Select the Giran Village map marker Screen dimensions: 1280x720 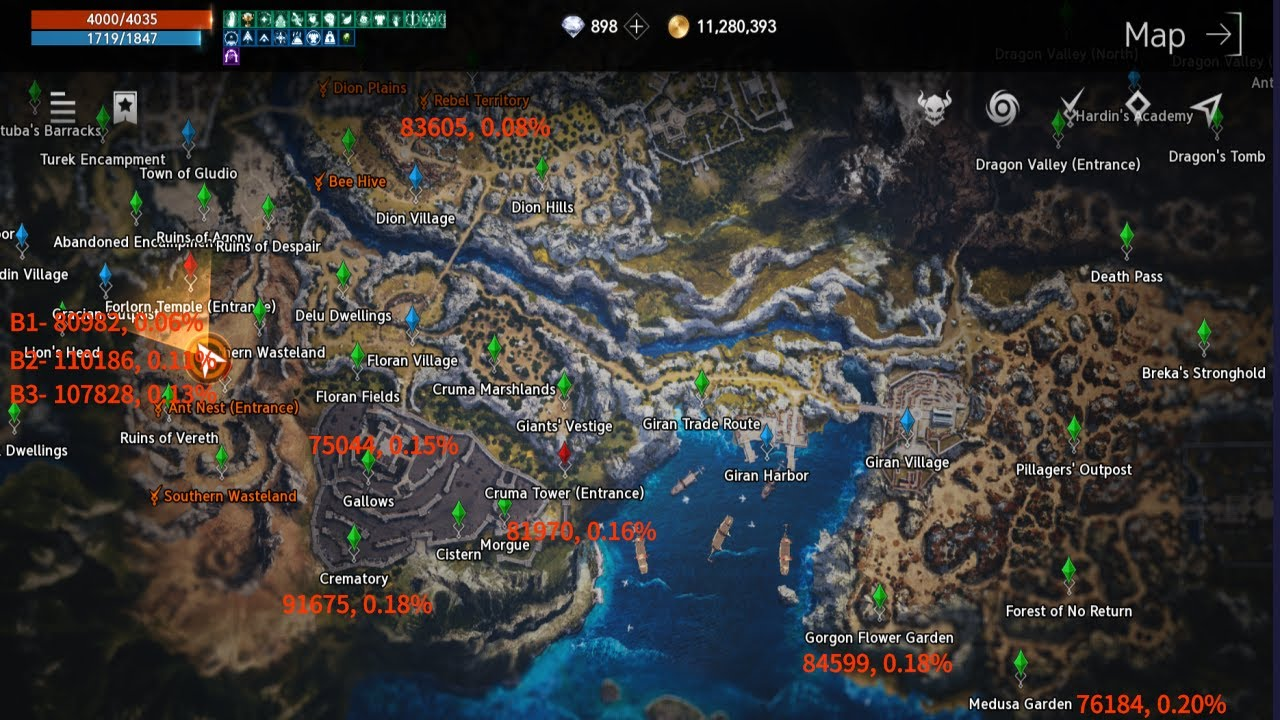[x=907, y=423]
